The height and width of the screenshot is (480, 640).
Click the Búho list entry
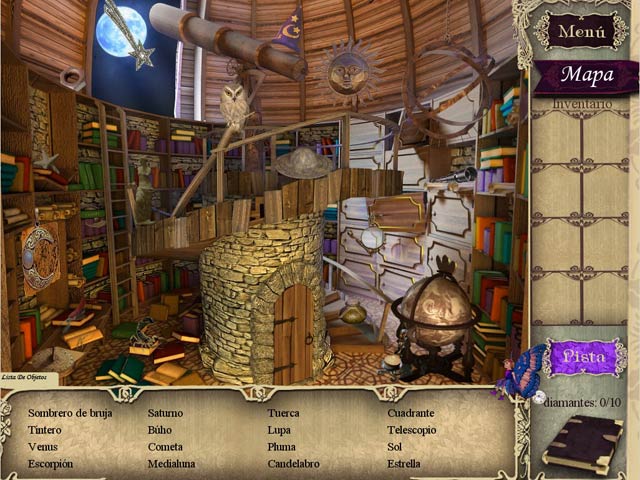tap(160, 430)
